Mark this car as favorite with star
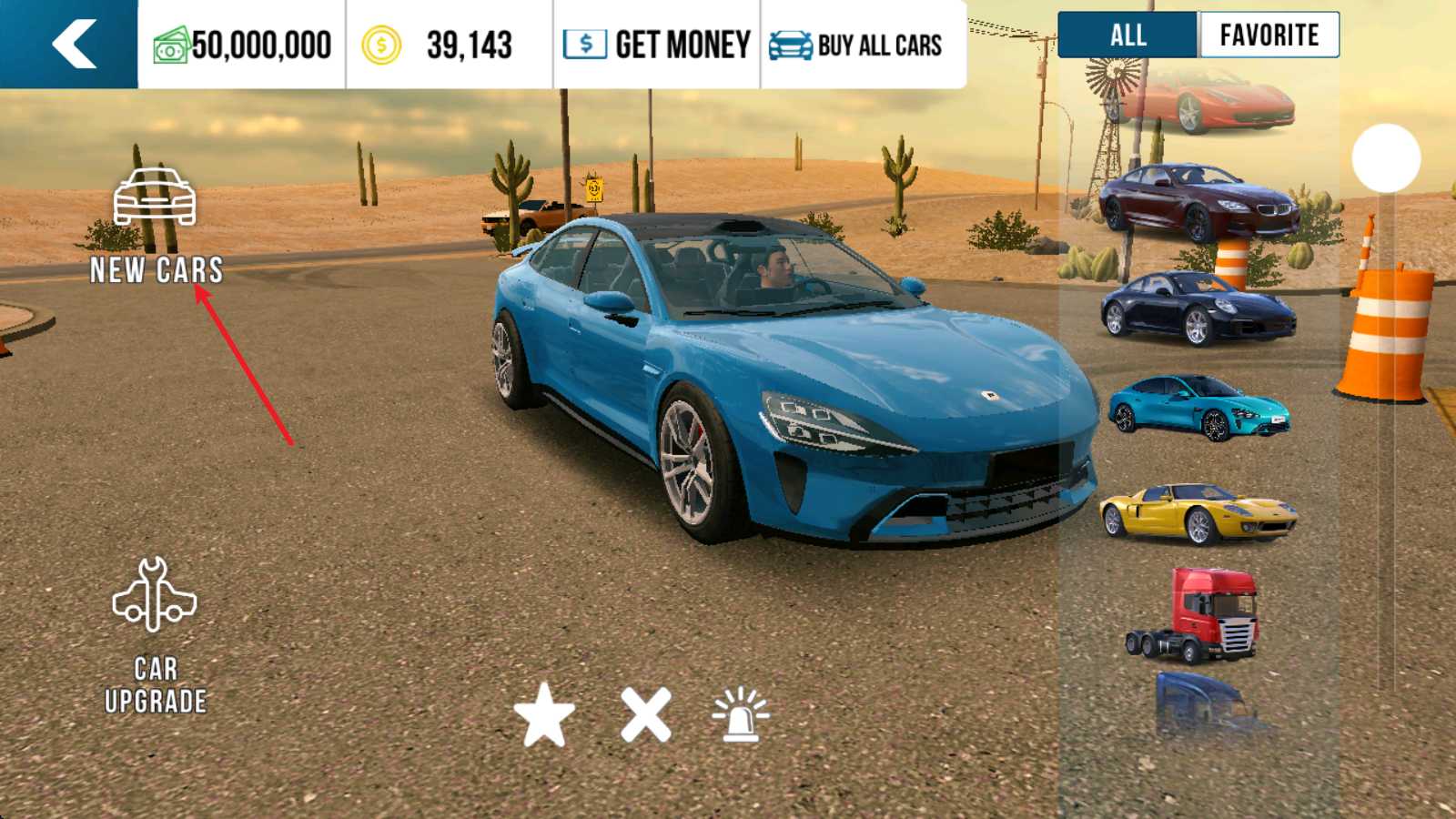The image size is (1456, 819). 544,714
